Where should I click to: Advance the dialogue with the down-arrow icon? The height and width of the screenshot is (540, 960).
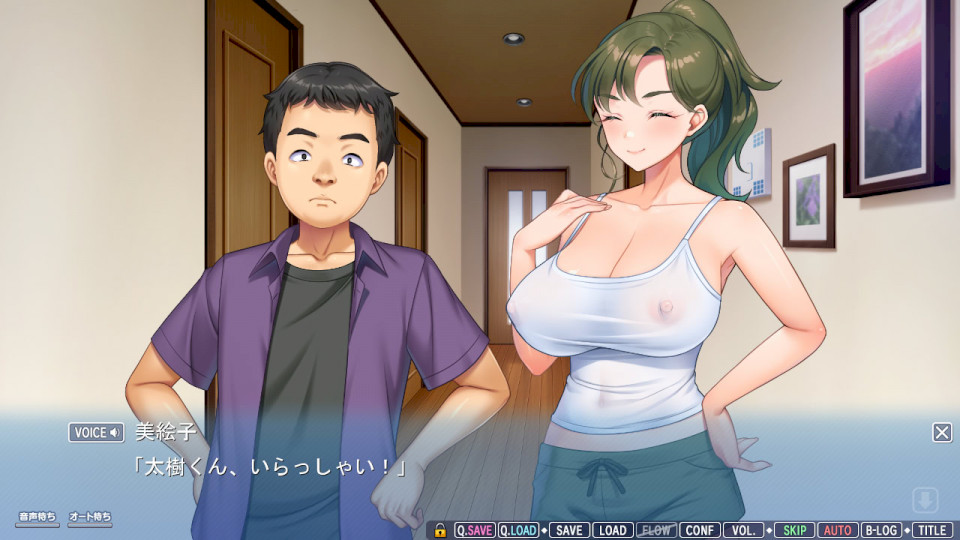[926, 499]
